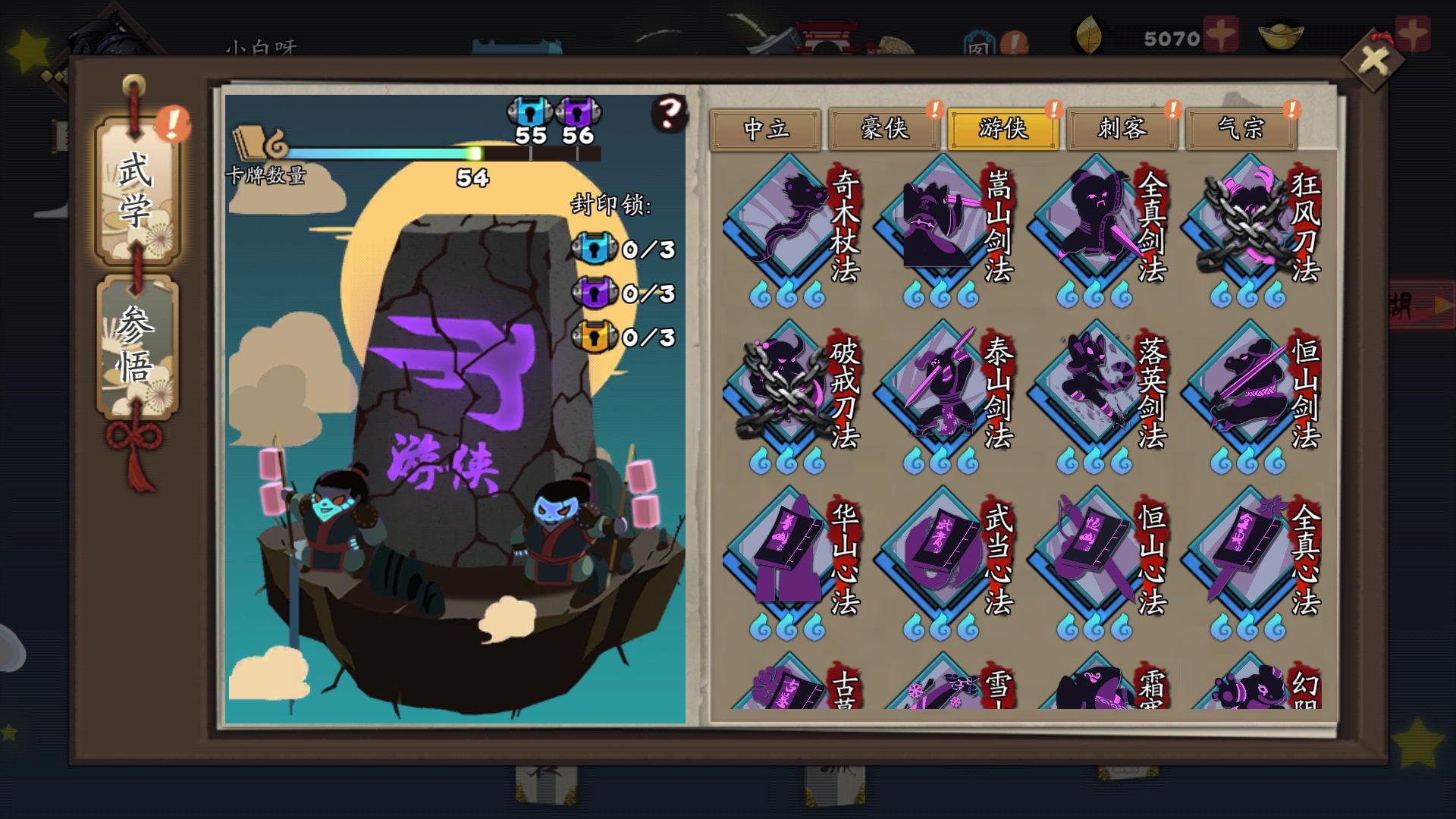
Task: Select the currently active 游侠 tab
Action: pos(1002,129)
